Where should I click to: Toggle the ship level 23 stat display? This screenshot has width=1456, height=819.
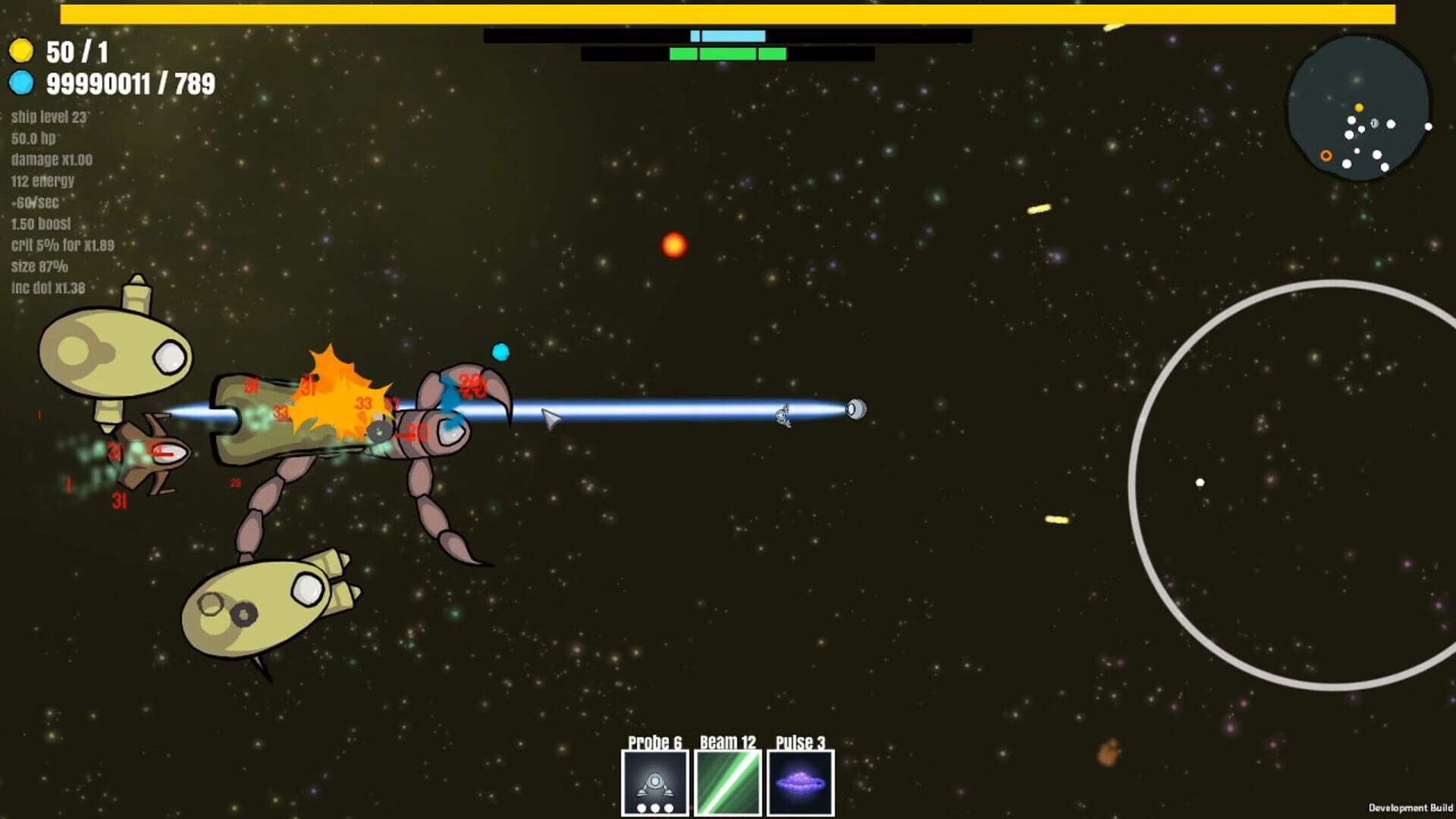click(48, 118)
